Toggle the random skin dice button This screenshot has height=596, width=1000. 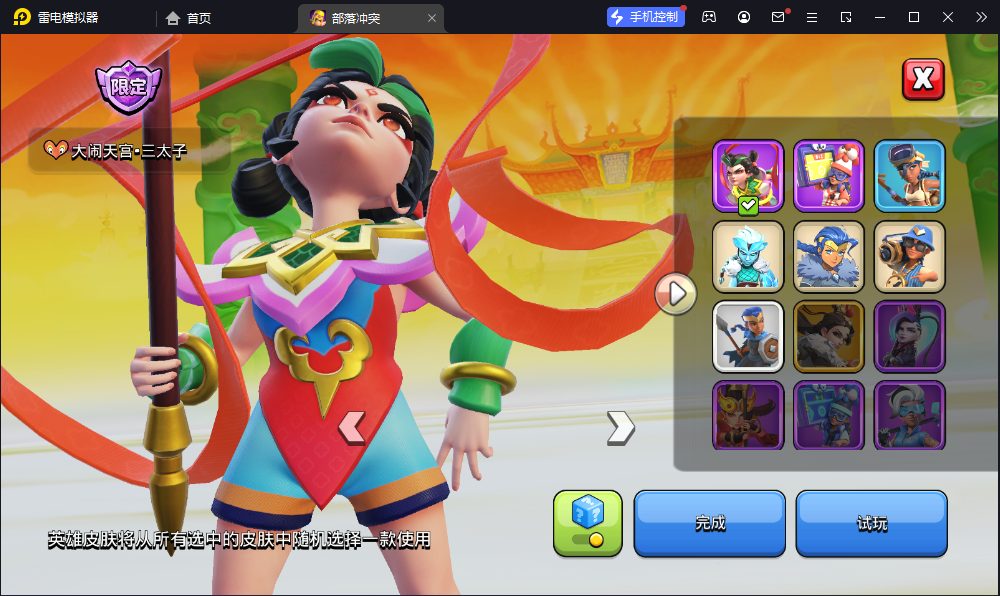(588, 523)
